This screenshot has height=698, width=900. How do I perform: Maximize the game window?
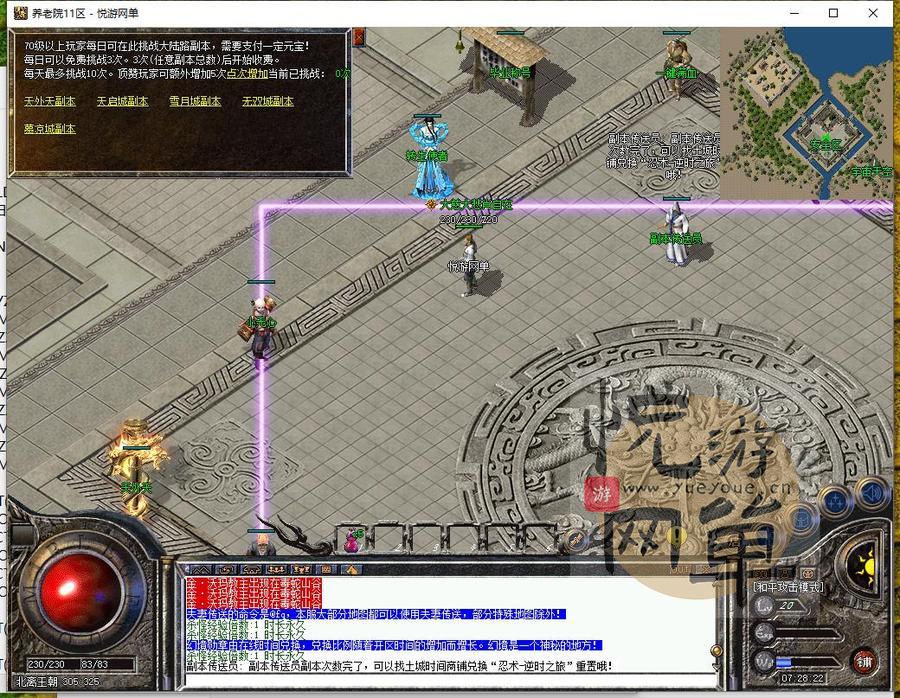point(832,13)
